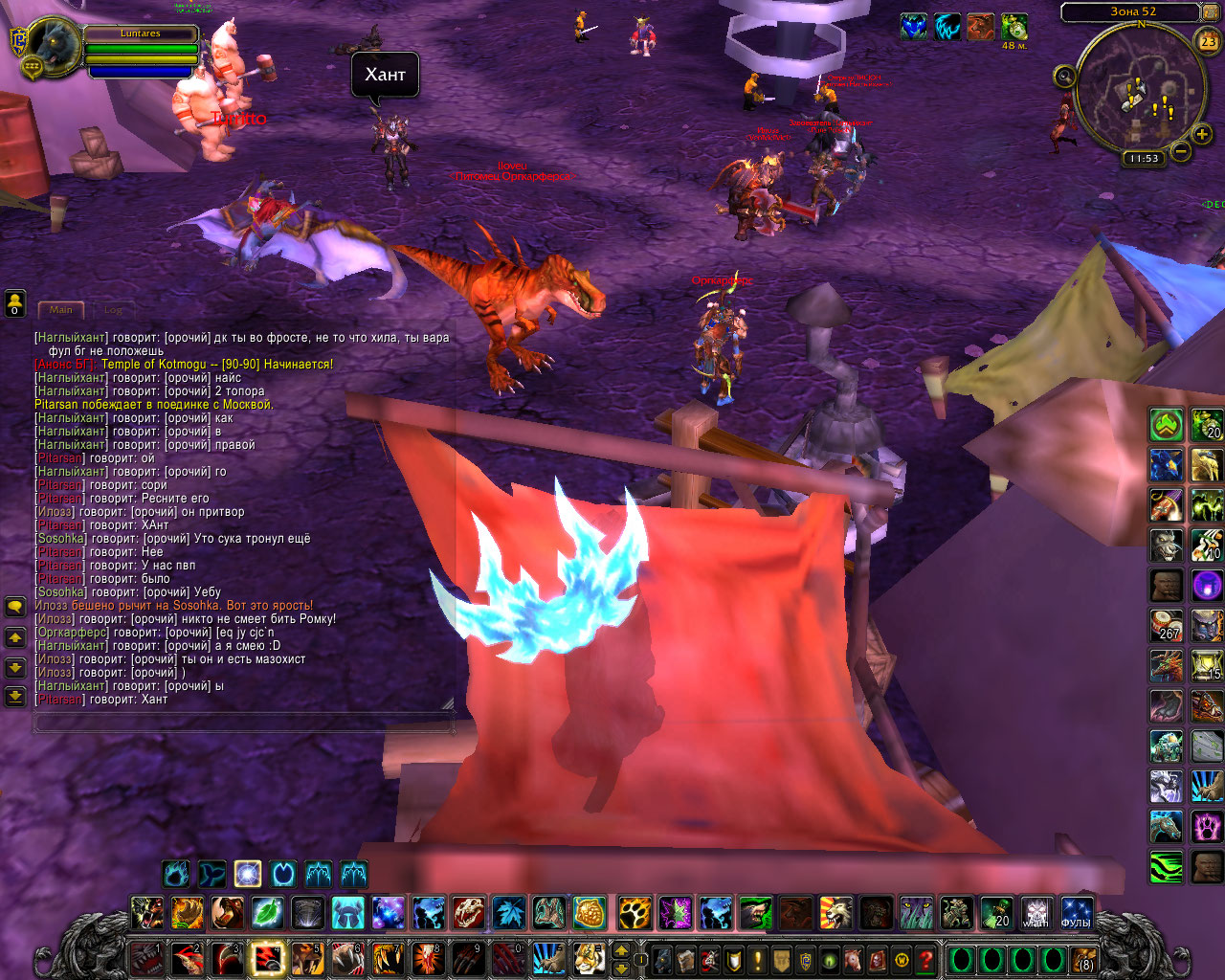Activate the green chevron ability icon
Viewport: 1225px width, 980px height.
[1167, 425]
